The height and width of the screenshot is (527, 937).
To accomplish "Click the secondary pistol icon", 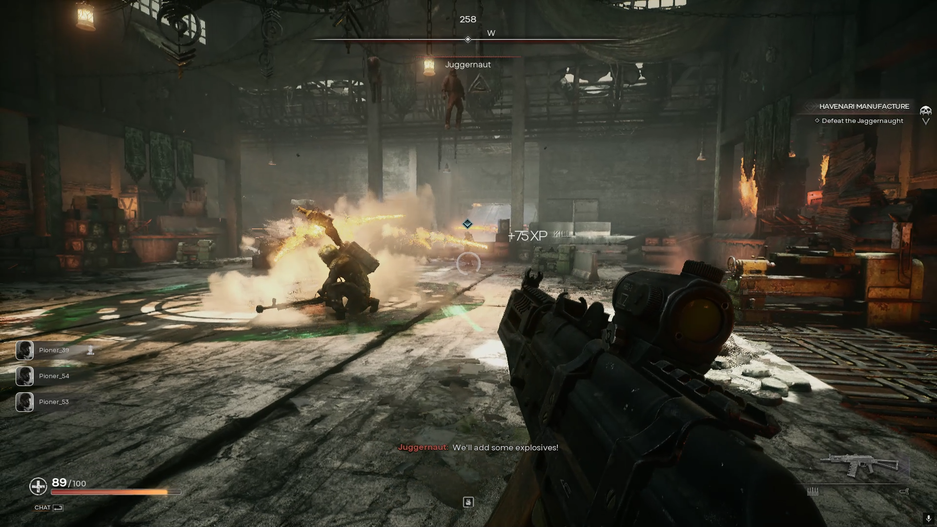I will [x=903, y=491].
